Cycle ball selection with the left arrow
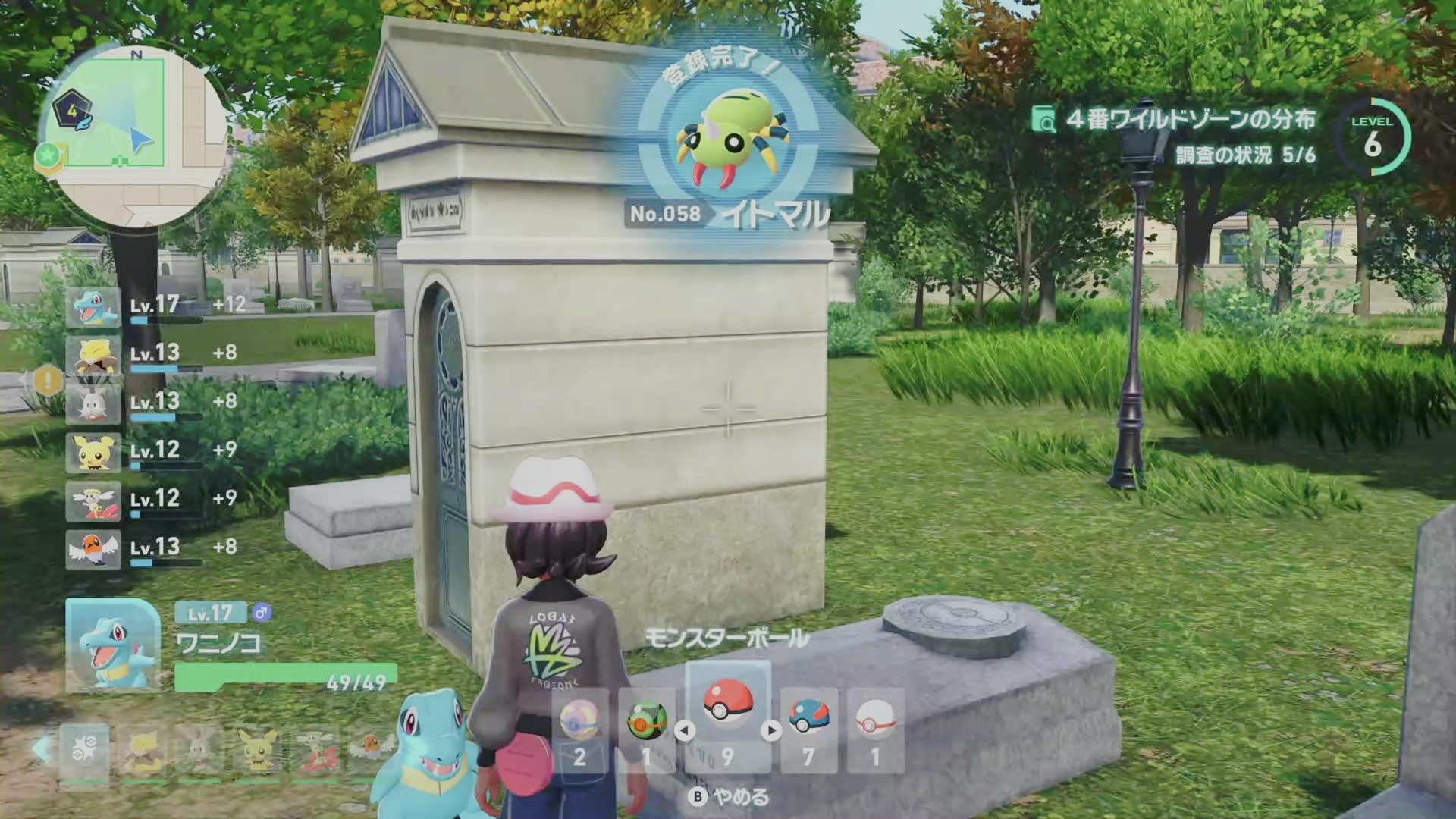Screen dimensions: 1456x819 click(685, 731)
